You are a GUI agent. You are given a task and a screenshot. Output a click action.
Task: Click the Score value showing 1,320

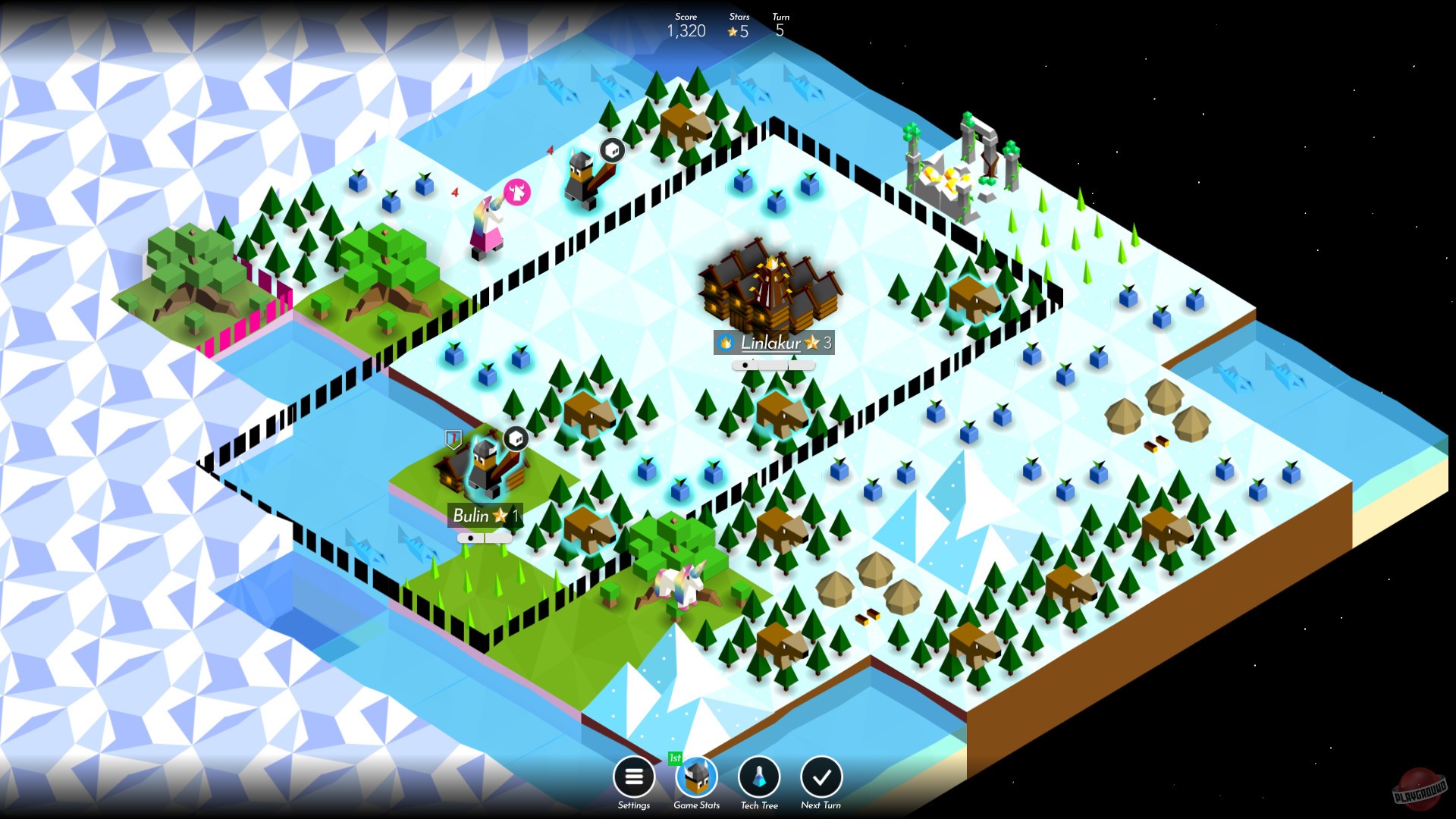686,31
